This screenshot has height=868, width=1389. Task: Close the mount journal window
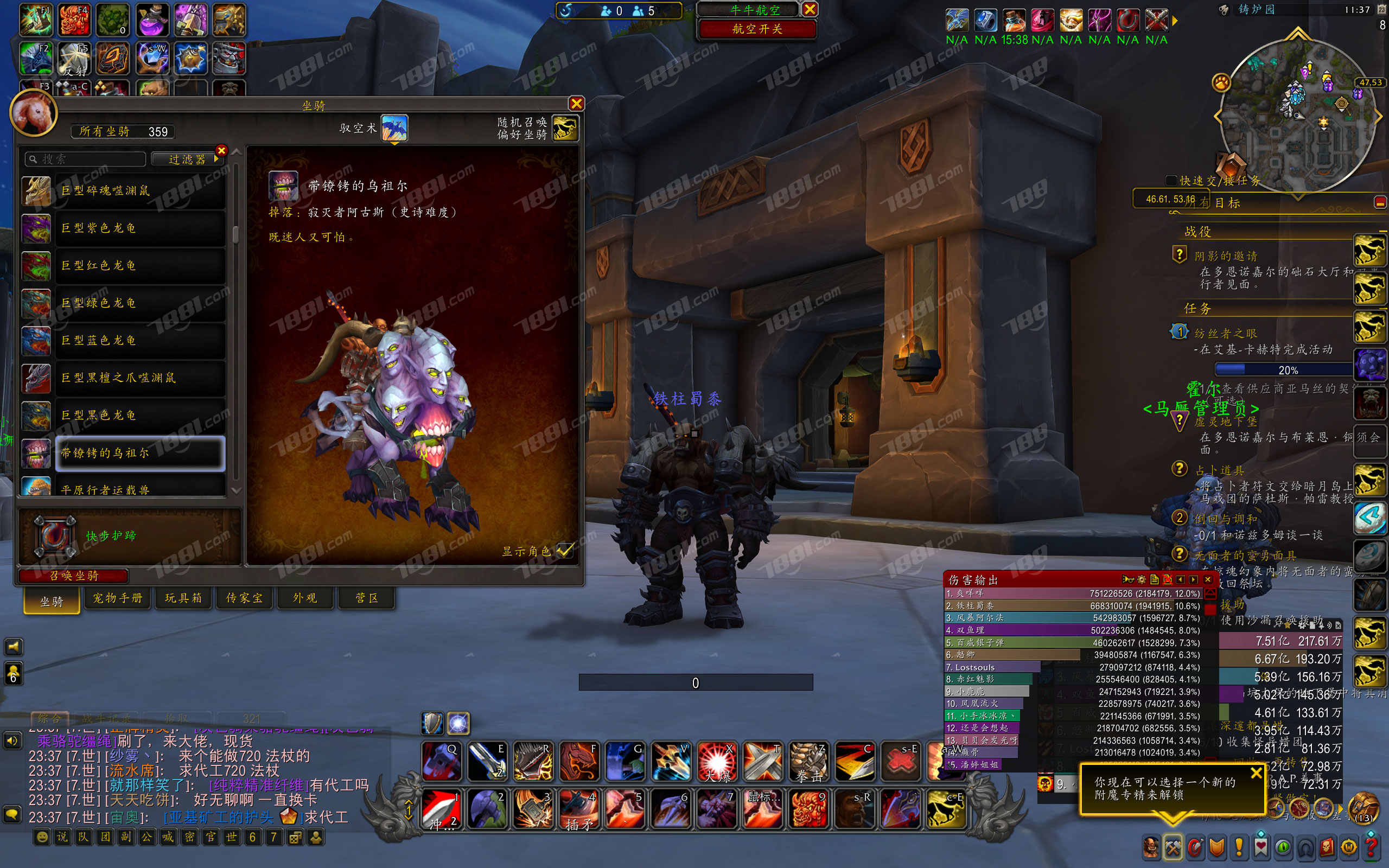coord(576,103)
